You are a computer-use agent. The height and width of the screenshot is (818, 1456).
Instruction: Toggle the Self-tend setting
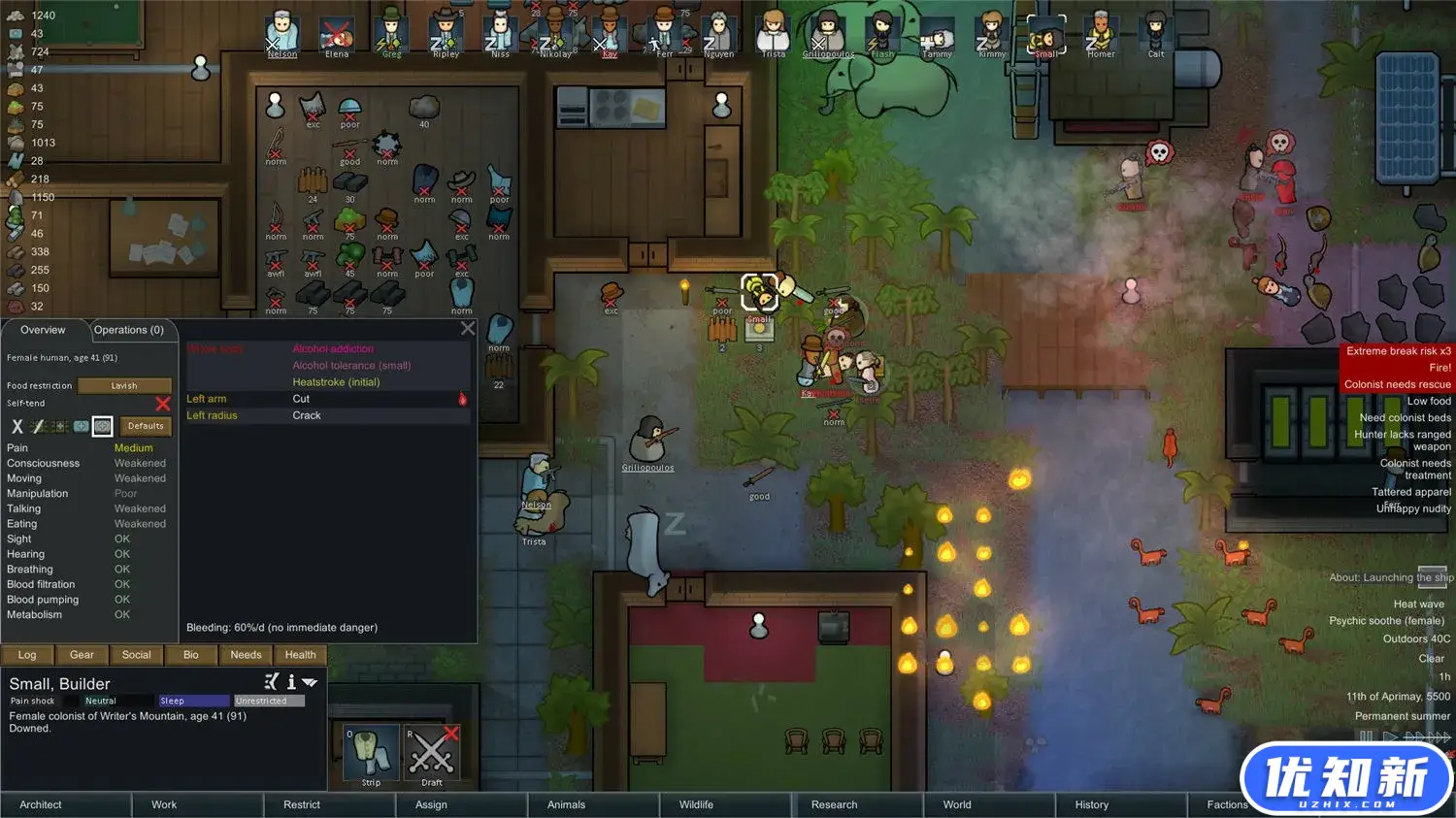pos(162,404)
